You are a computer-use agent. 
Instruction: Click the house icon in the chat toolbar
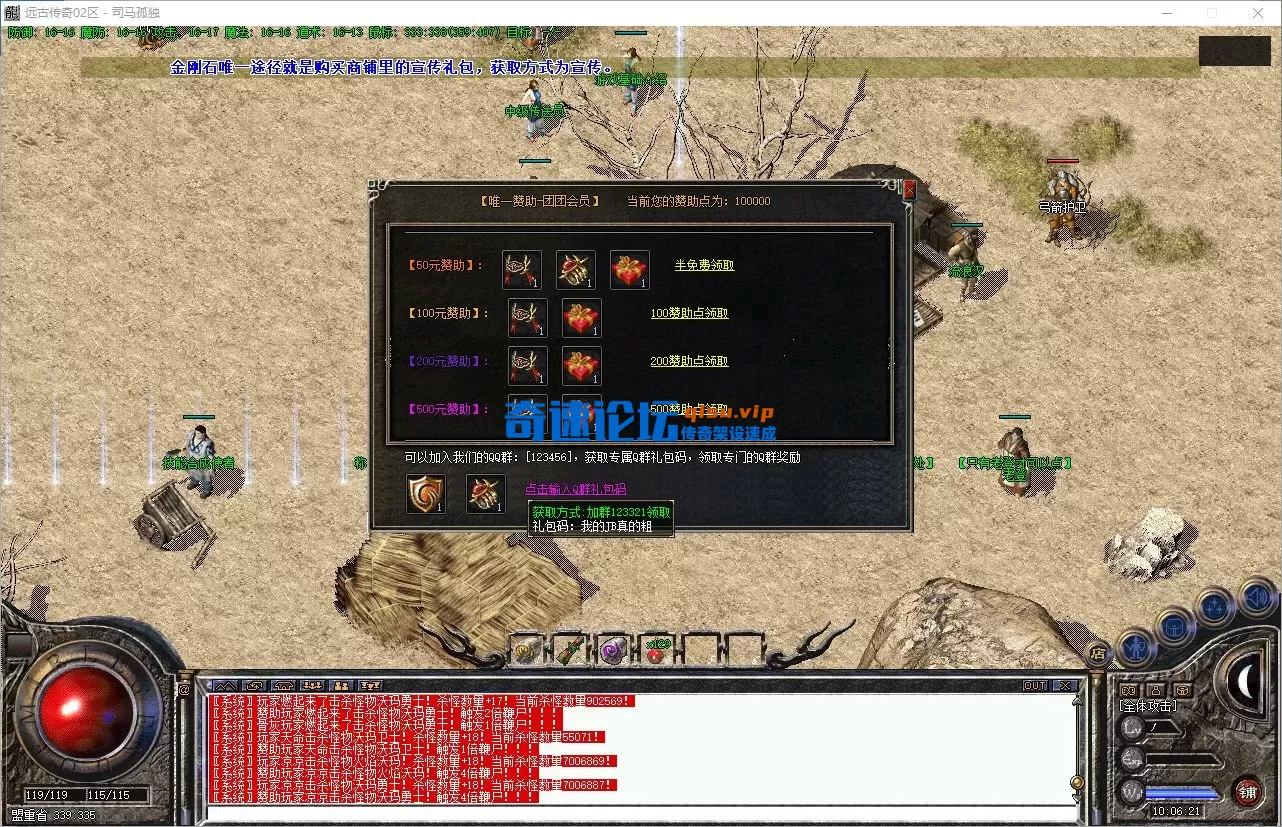pos(284,687)
